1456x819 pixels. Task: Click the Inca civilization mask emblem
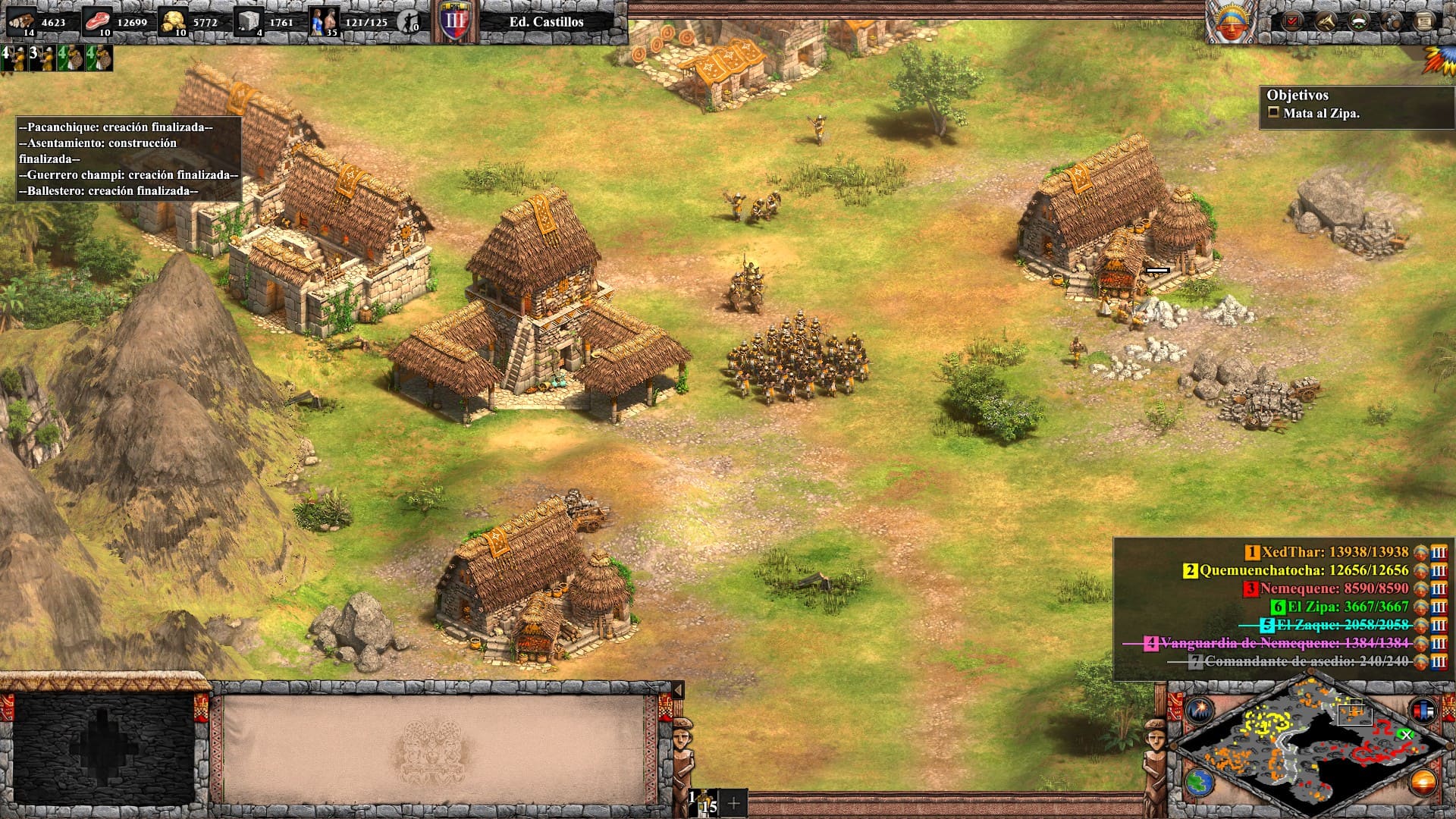click(x=1232, y=23)
